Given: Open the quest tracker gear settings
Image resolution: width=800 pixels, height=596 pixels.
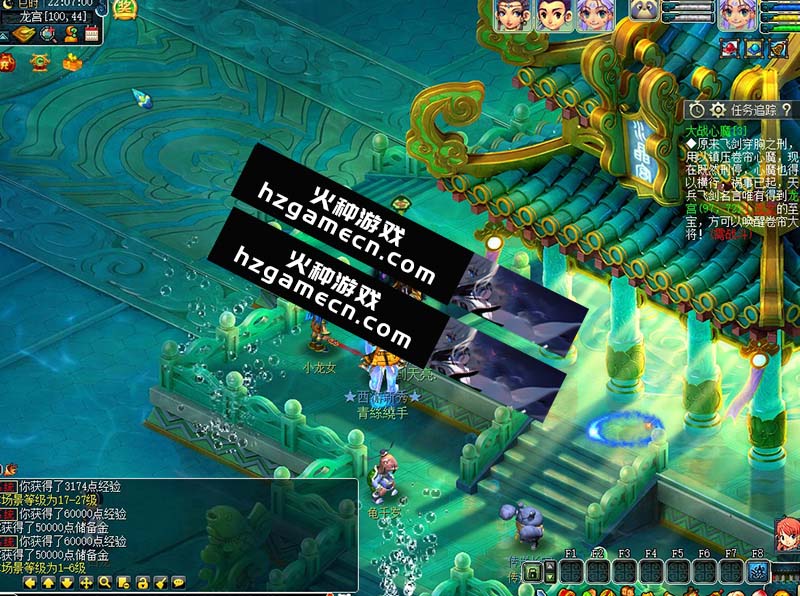Looking at the screenshot, I should 717,109.
